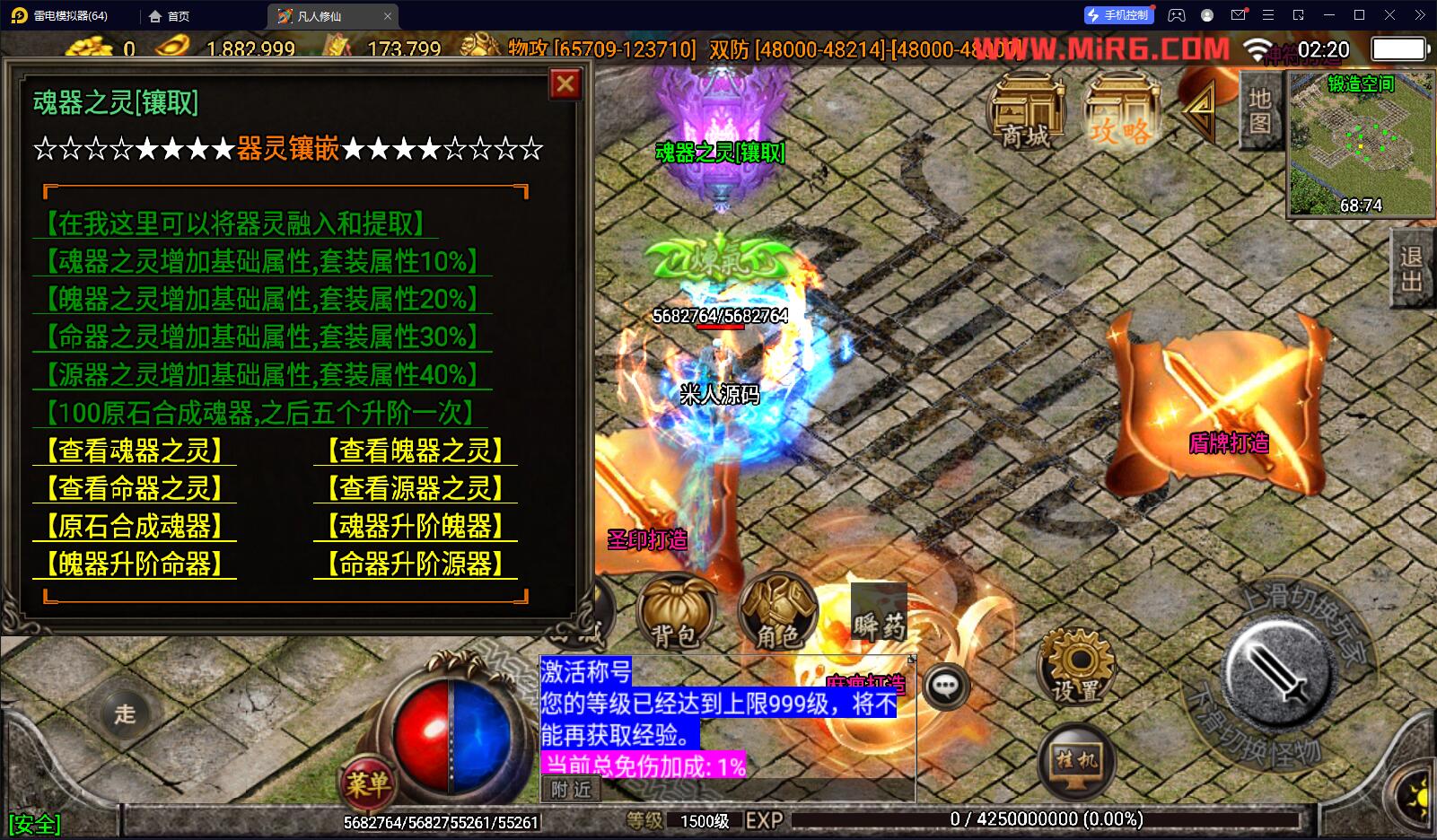Screen dimensions: 1437x840
Task: Open the 背包 bag
Action: 675,614
